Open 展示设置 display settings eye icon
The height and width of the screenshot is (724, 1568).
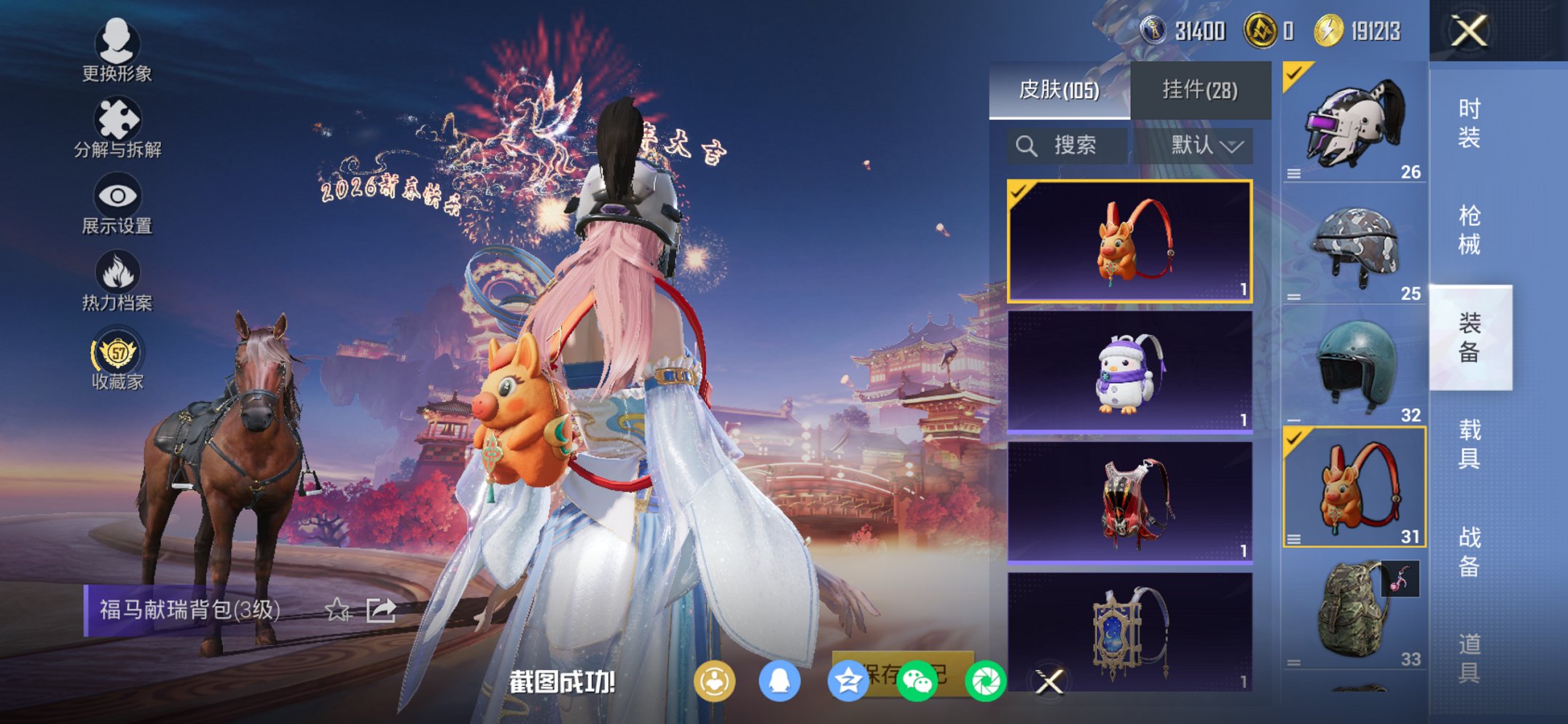pyautogui.click(x=117, y=197)
